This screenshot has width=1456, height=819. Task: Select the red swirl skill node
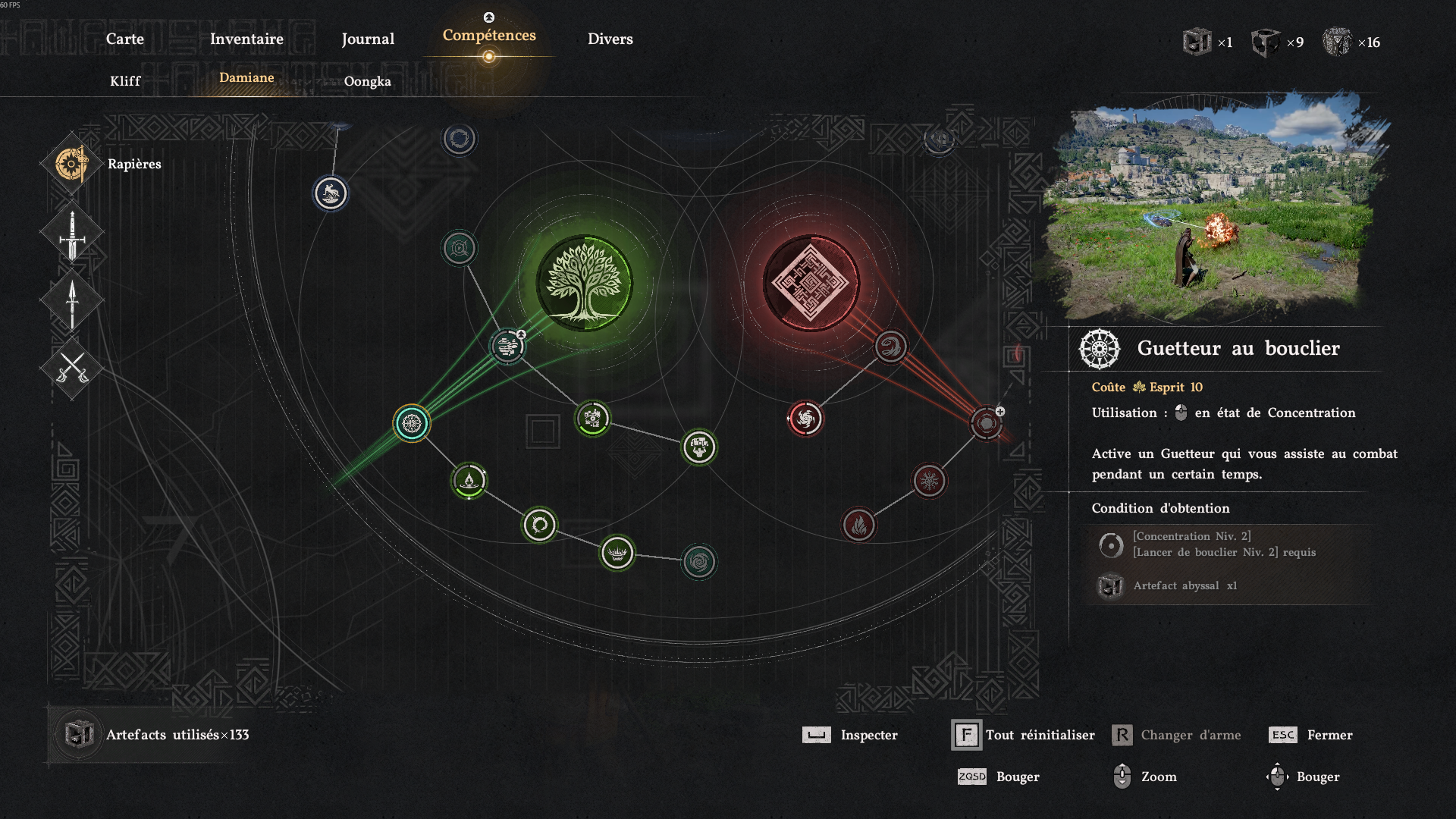[x=891, y=347]
